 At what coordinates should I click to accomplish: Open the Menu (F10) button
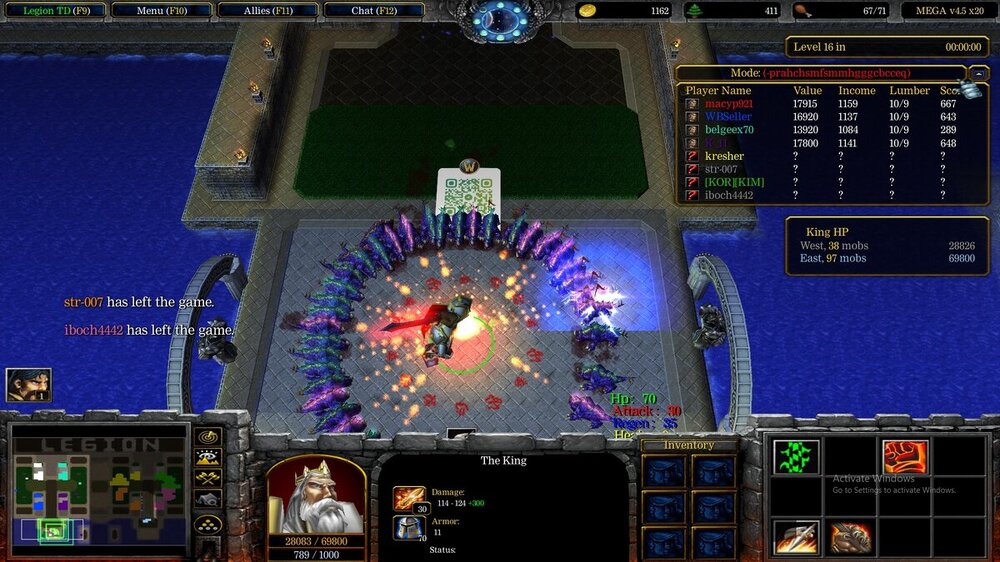[161, 11]
